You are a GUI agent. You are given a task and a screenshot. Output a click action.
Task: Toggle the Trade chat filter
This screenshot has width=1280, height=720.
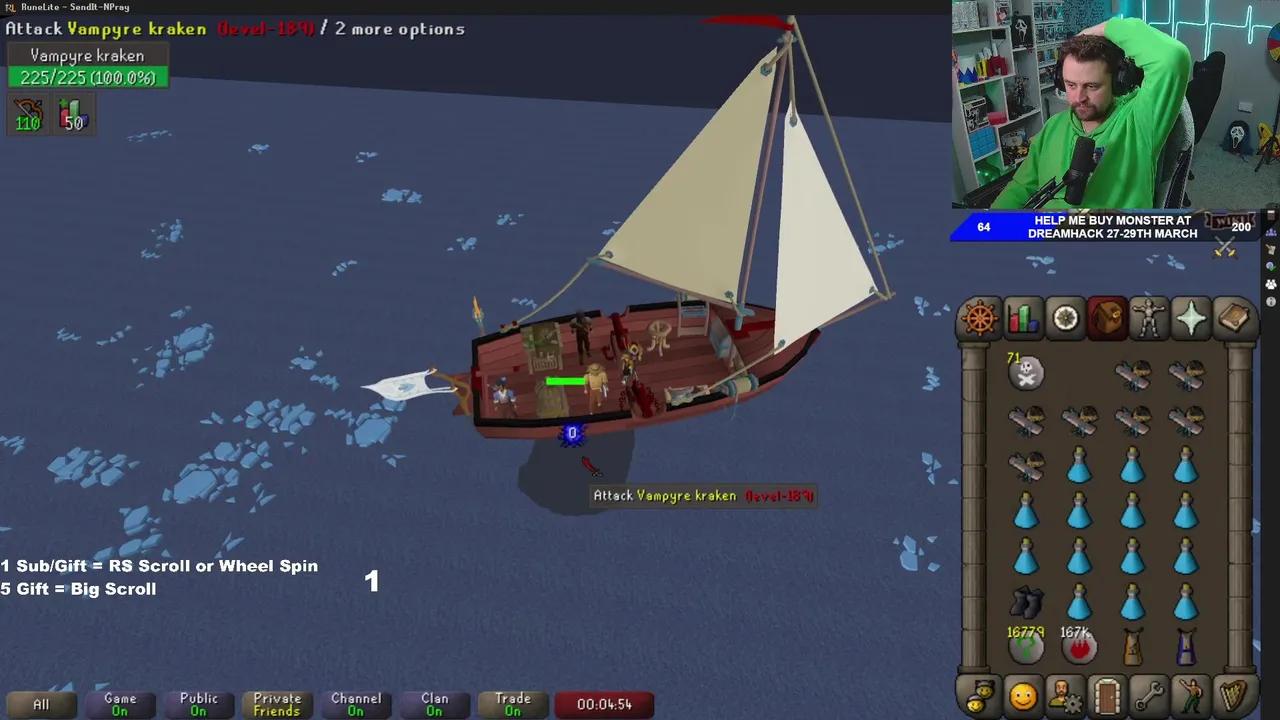(x=513, y=704)
